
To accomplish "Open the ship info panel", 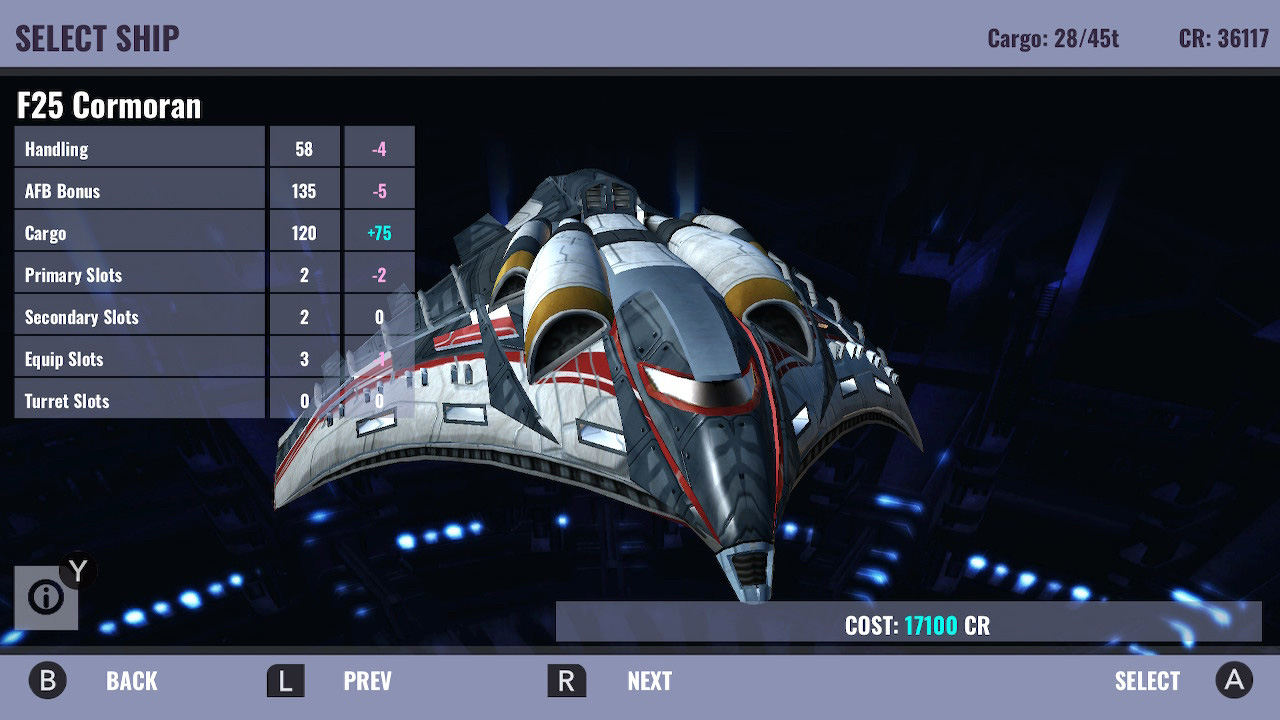I will coord(46,598).
